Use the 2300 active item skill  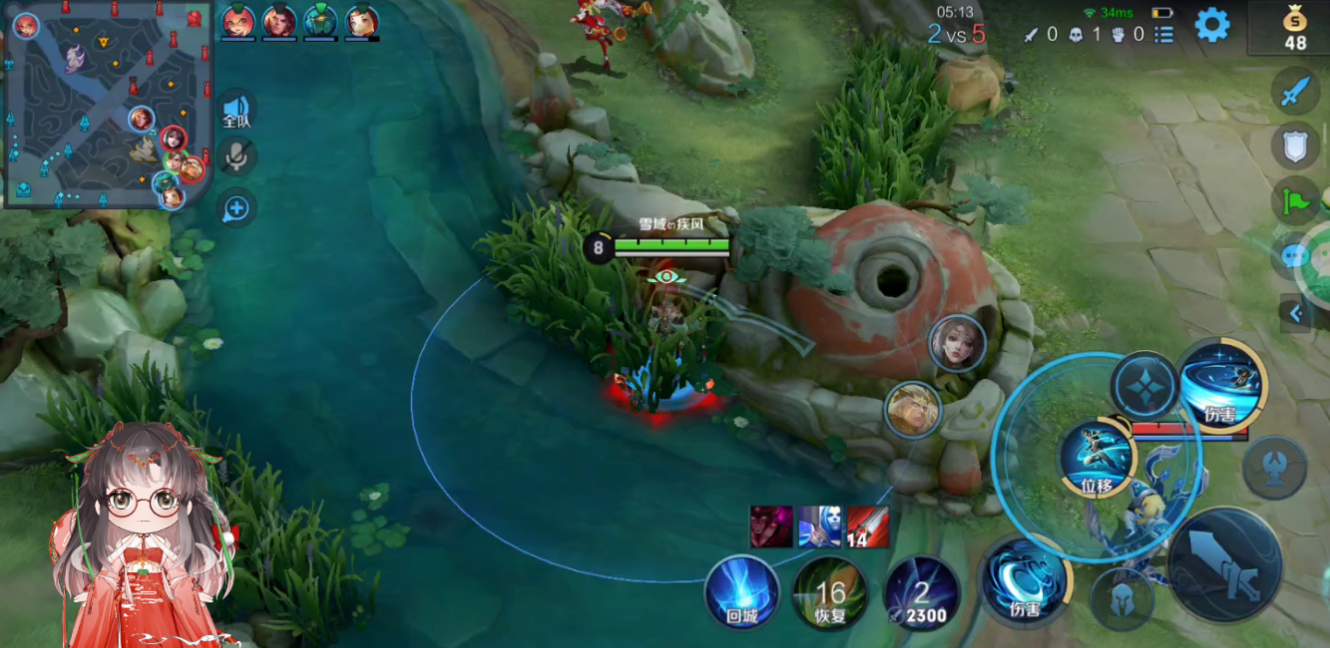922,593
